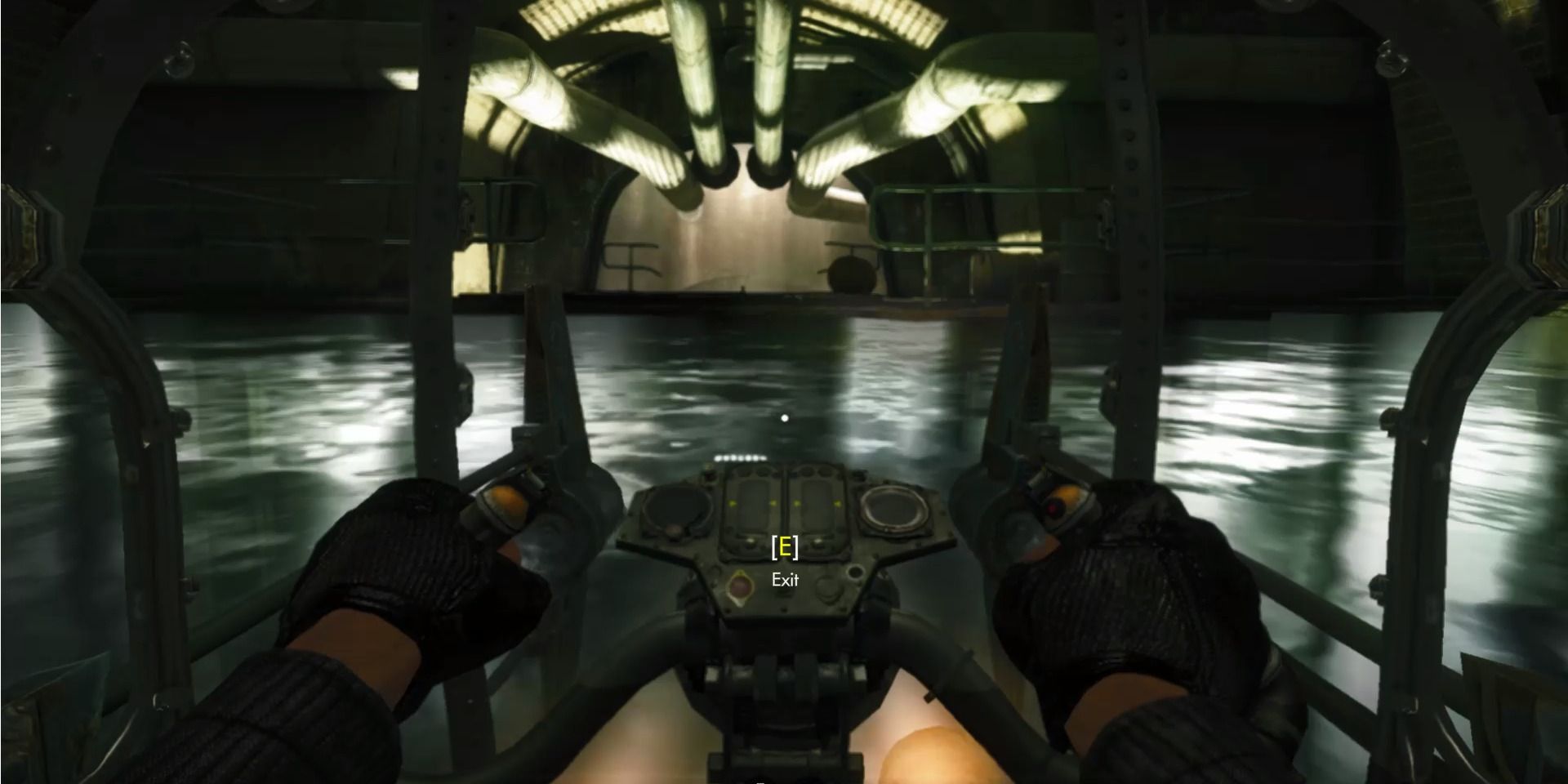Screen dimensions: 1568x784
Task: Click the left yellow indicator arrow on the panel
Action: coord(733,502)
